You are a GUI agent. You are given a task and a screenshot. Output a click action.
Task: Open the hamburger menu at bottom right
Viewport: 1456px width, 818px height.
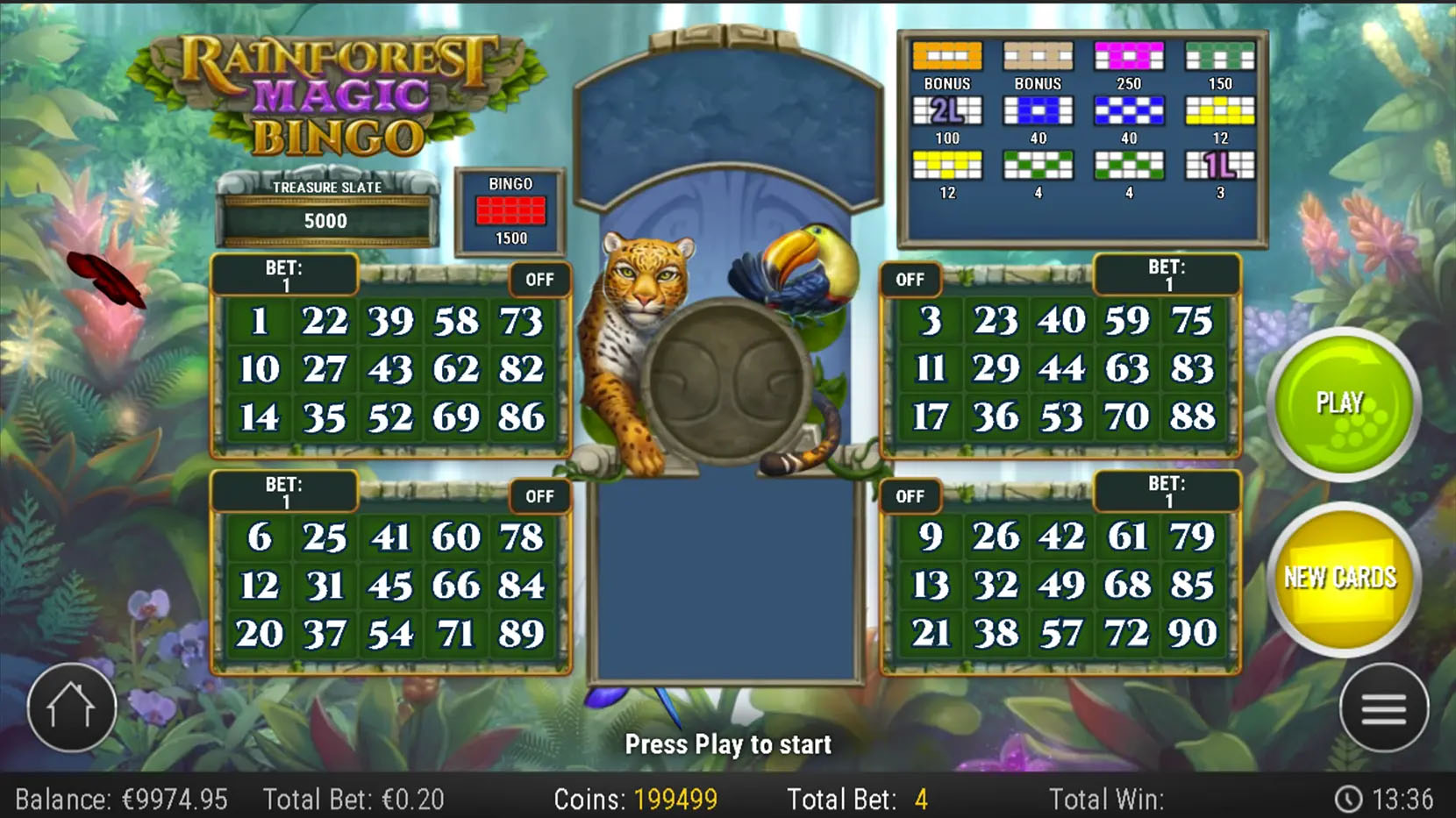click(1383, 708)
